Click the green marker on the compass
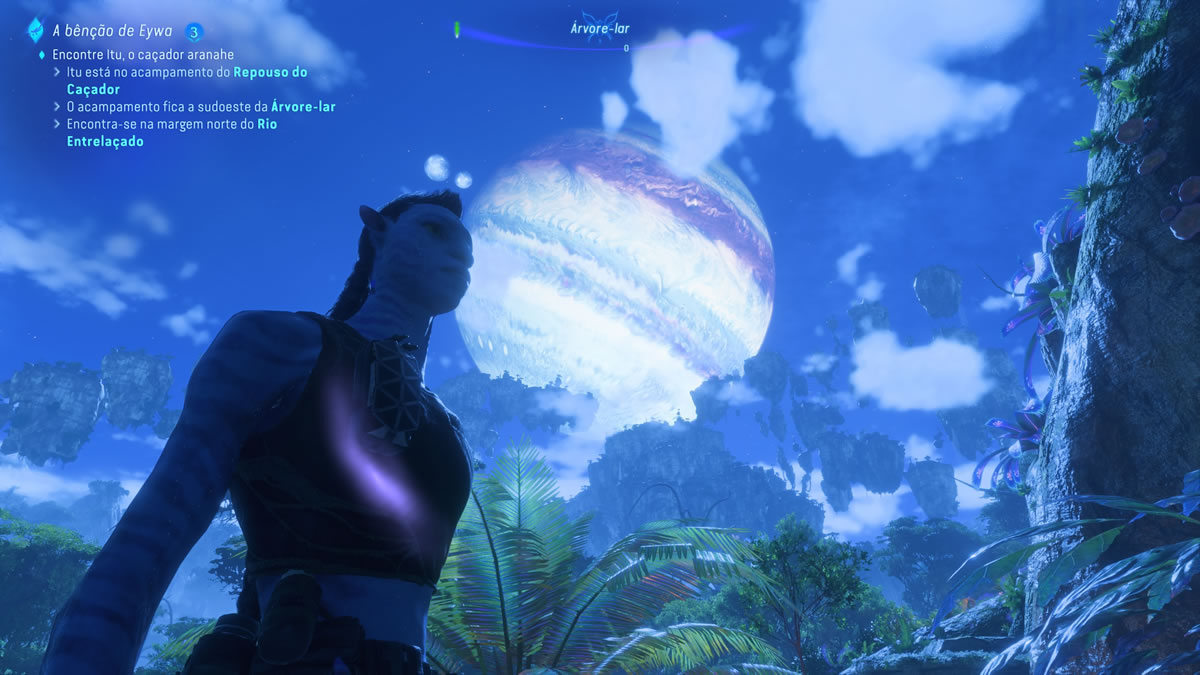The height and width of the screenshot is (675, 1200). click(x=458, y=30)
